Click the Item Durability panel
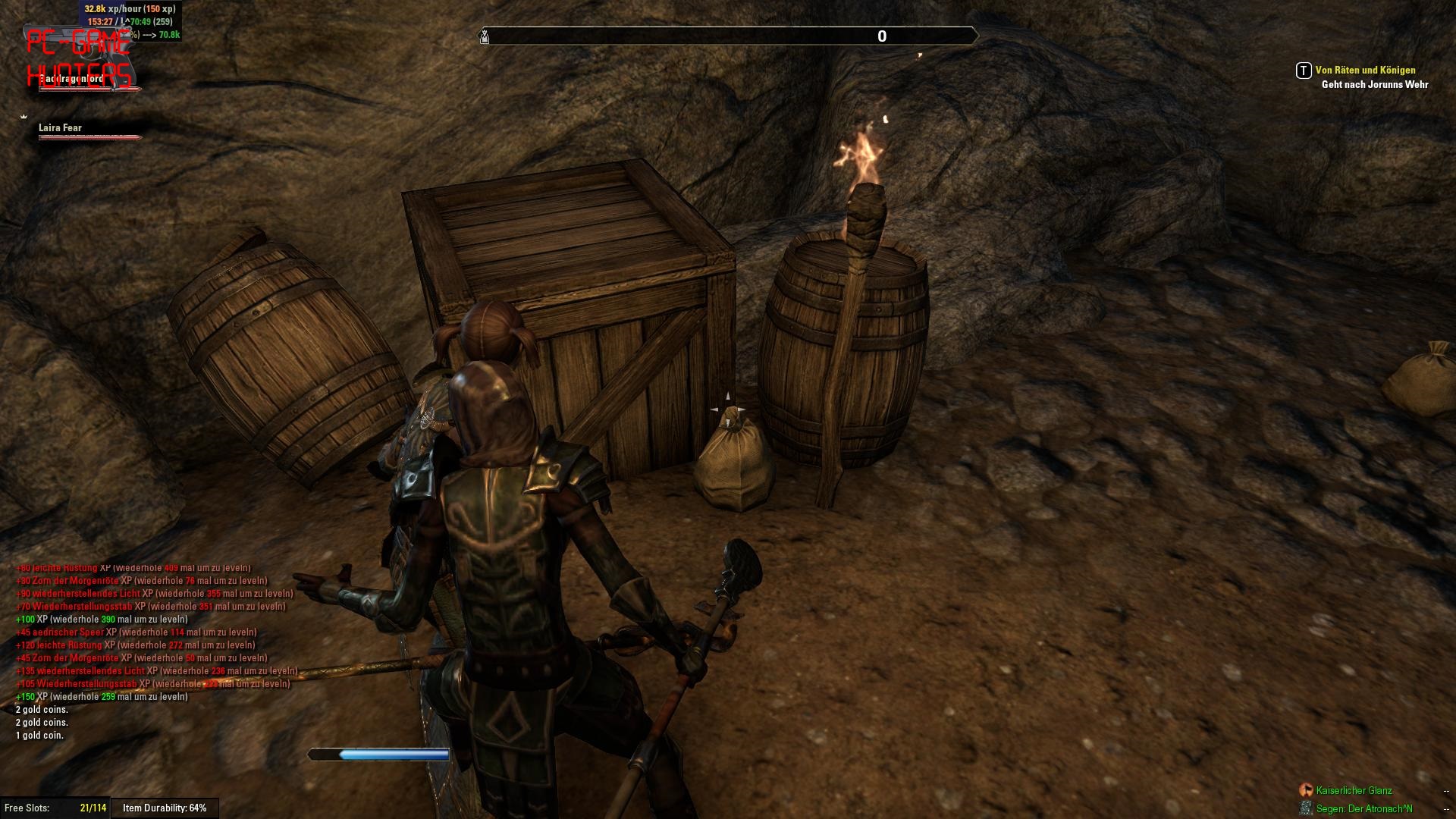The width and height of the screenshot is (1456, 819). pyautogui.click(x=165, y=808)
